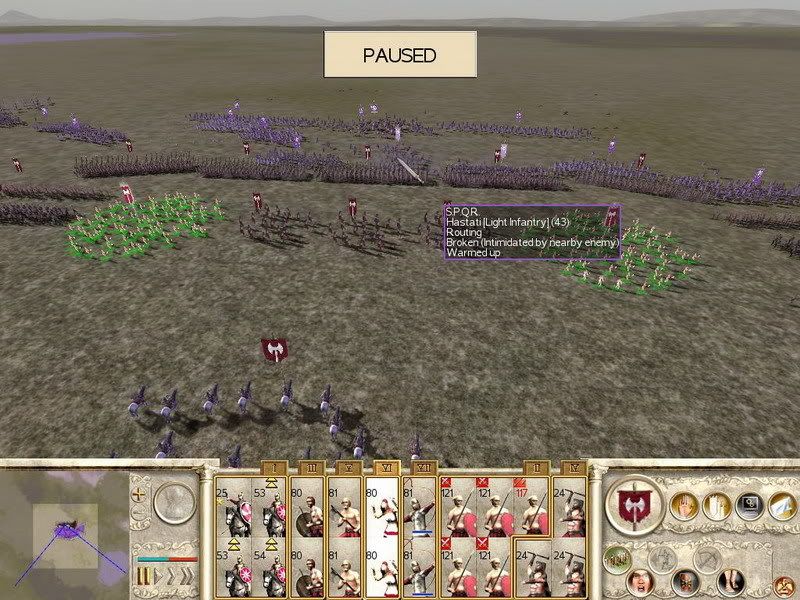
Task: Zoom out the minimap with the minus button
Action: tap(140, 513)
